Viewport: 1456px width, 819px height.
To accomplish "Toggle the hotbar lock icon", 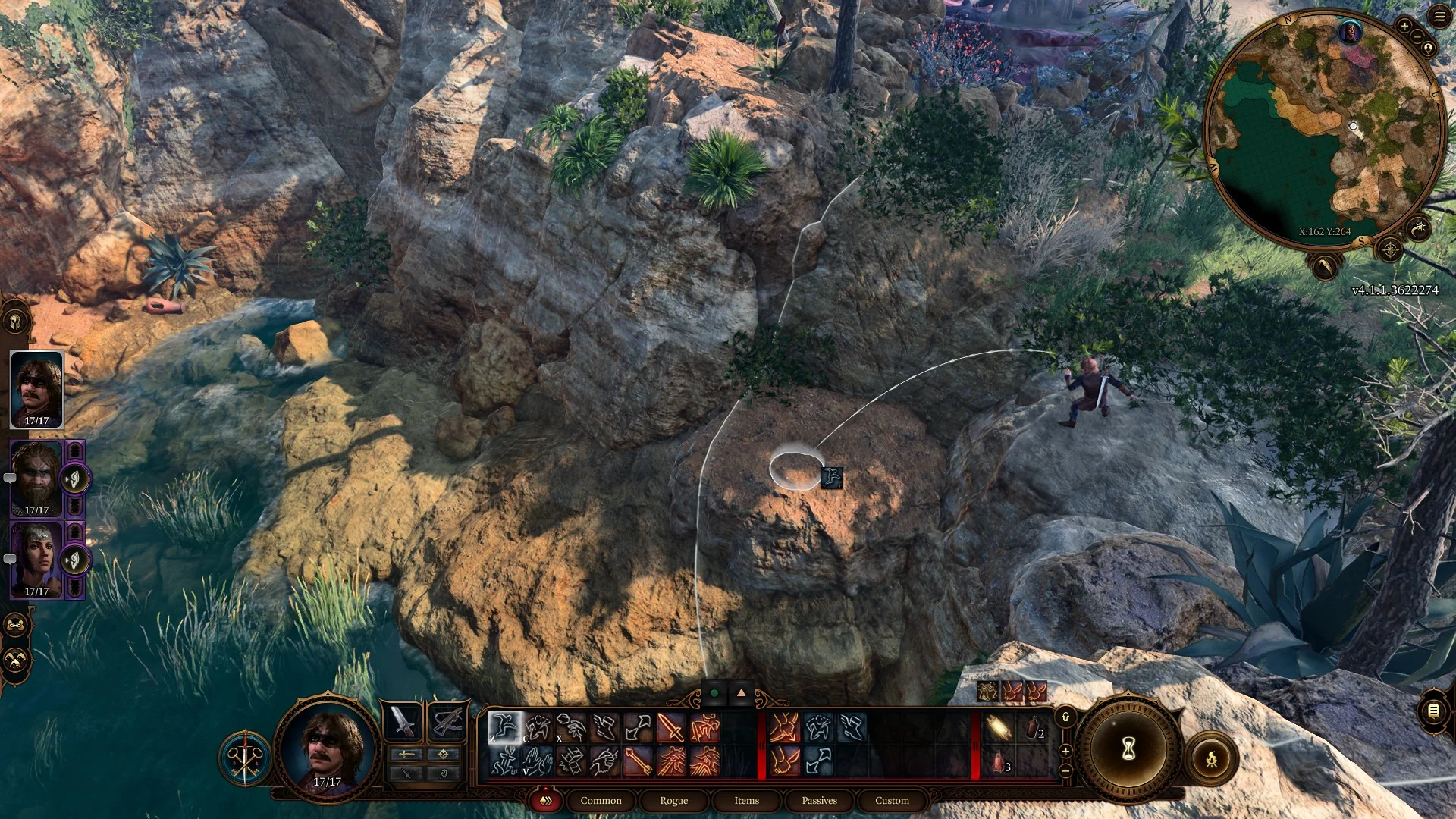I will coord(1065,717).
